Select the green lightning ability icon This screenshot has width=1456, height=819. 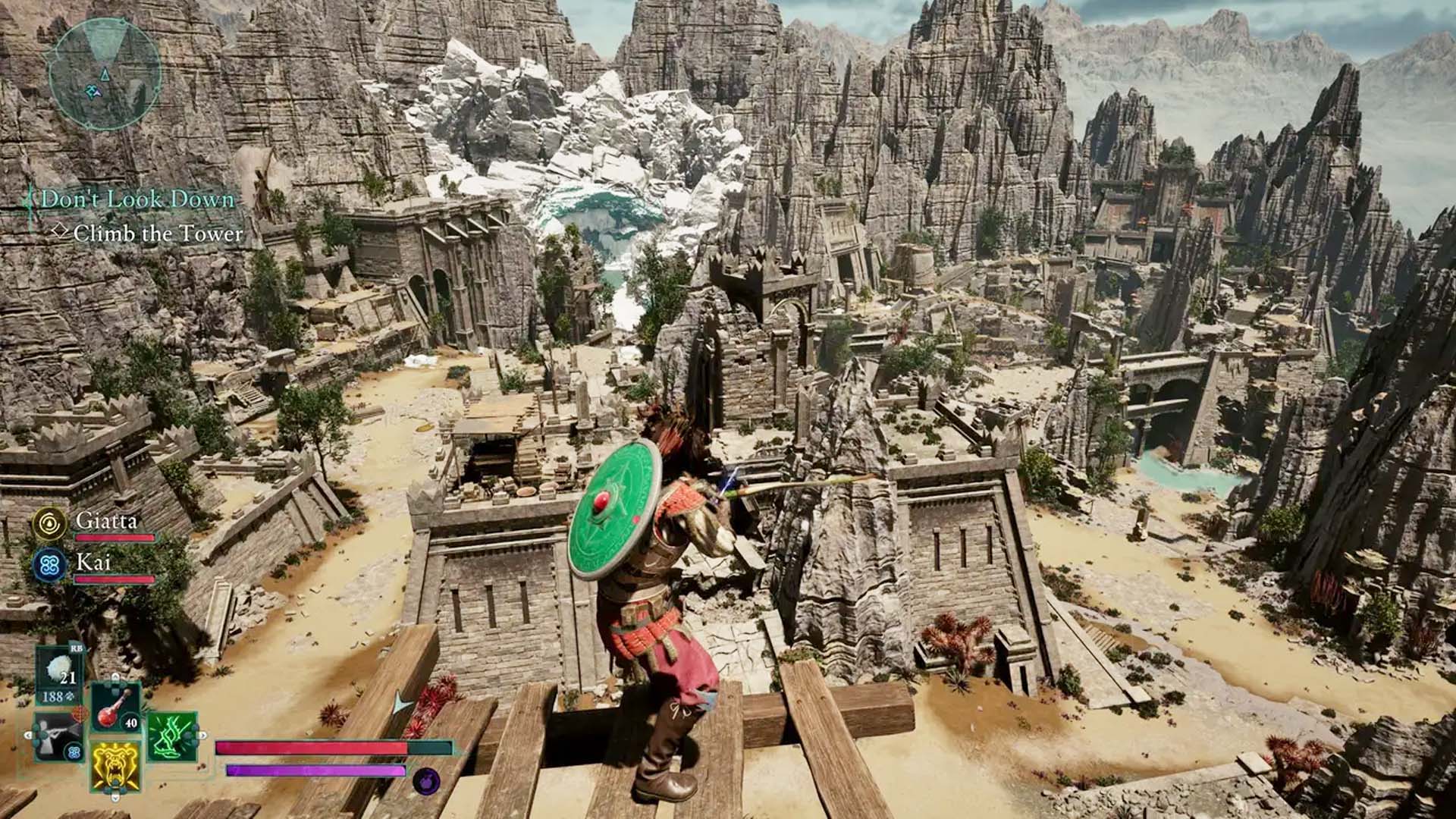(x=172, y=735)
